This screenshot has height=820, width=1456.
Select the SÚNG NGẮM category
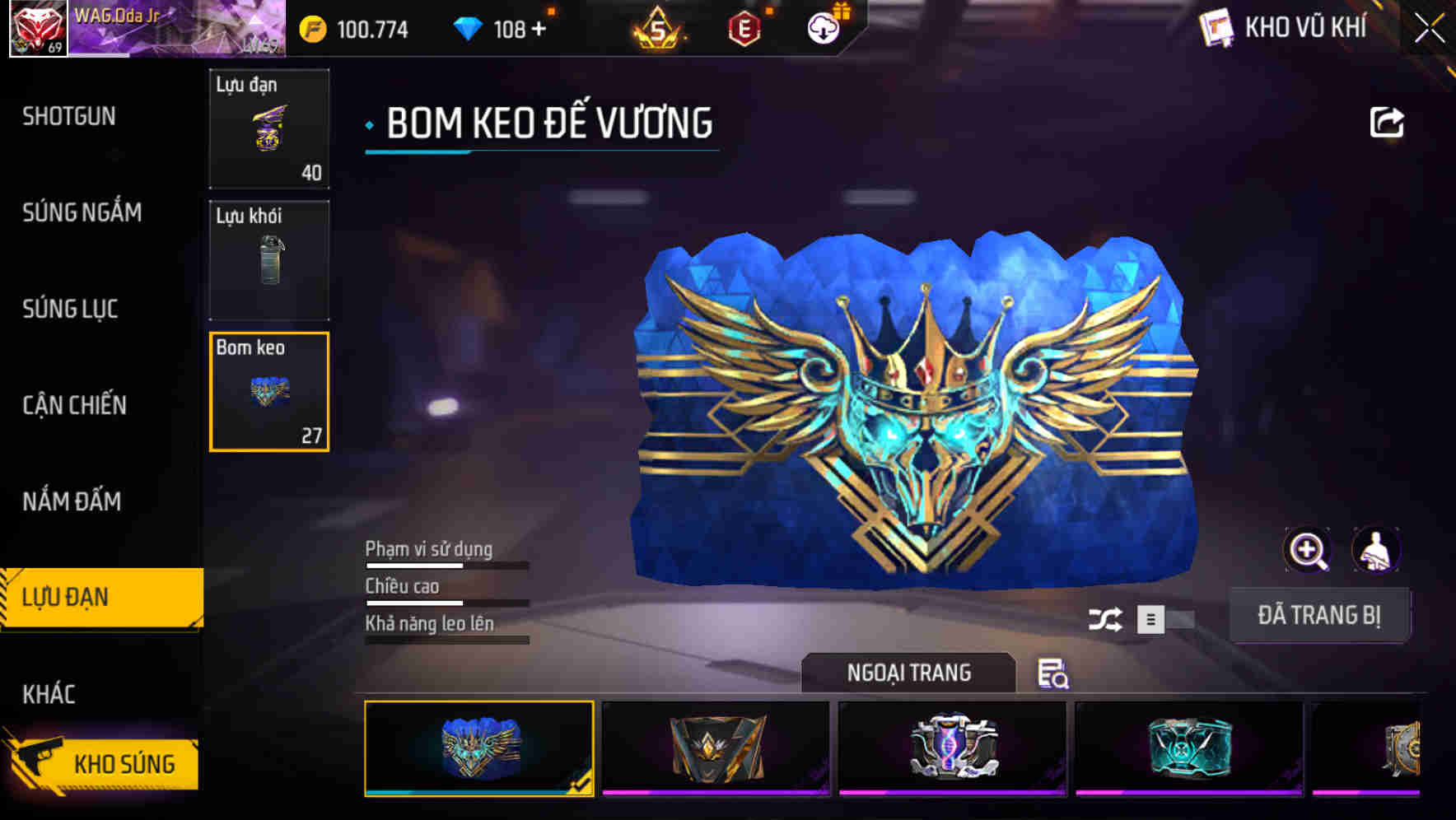pyautogui.click(x=81, y=213)
